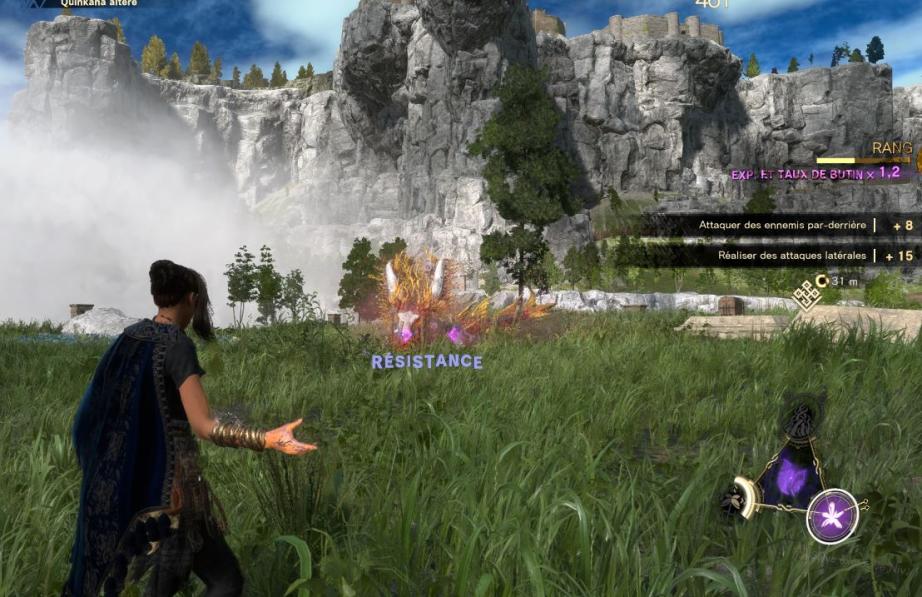Select the purple flower spell in the circle
The height and width of the screenshot is (597, 922).
832,516
